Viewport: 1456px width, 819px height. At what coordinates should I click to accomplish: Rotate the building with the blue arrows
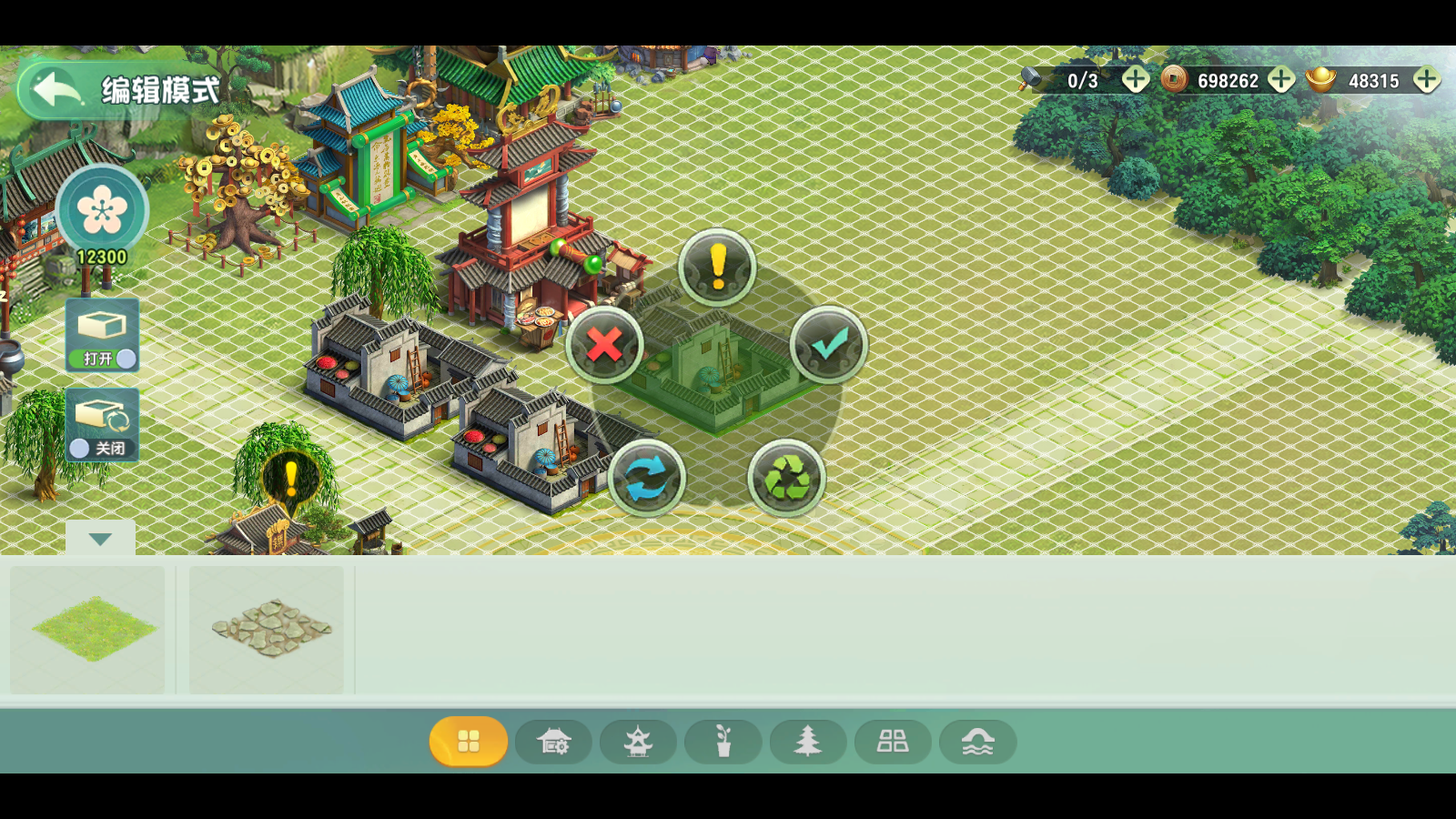tap(646, 478)
